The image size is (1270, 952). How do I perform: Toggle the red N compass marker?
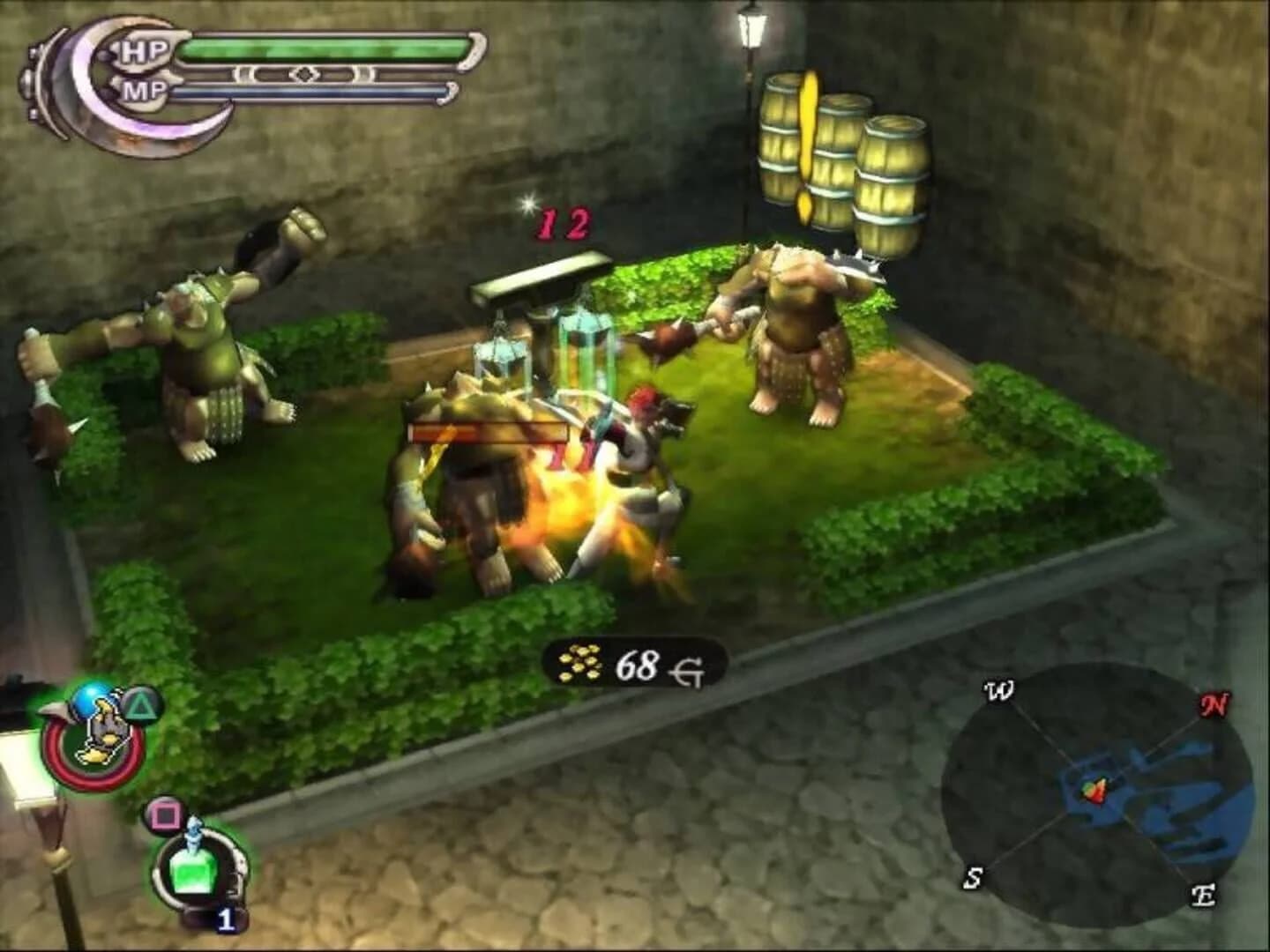click(1214, 703)
